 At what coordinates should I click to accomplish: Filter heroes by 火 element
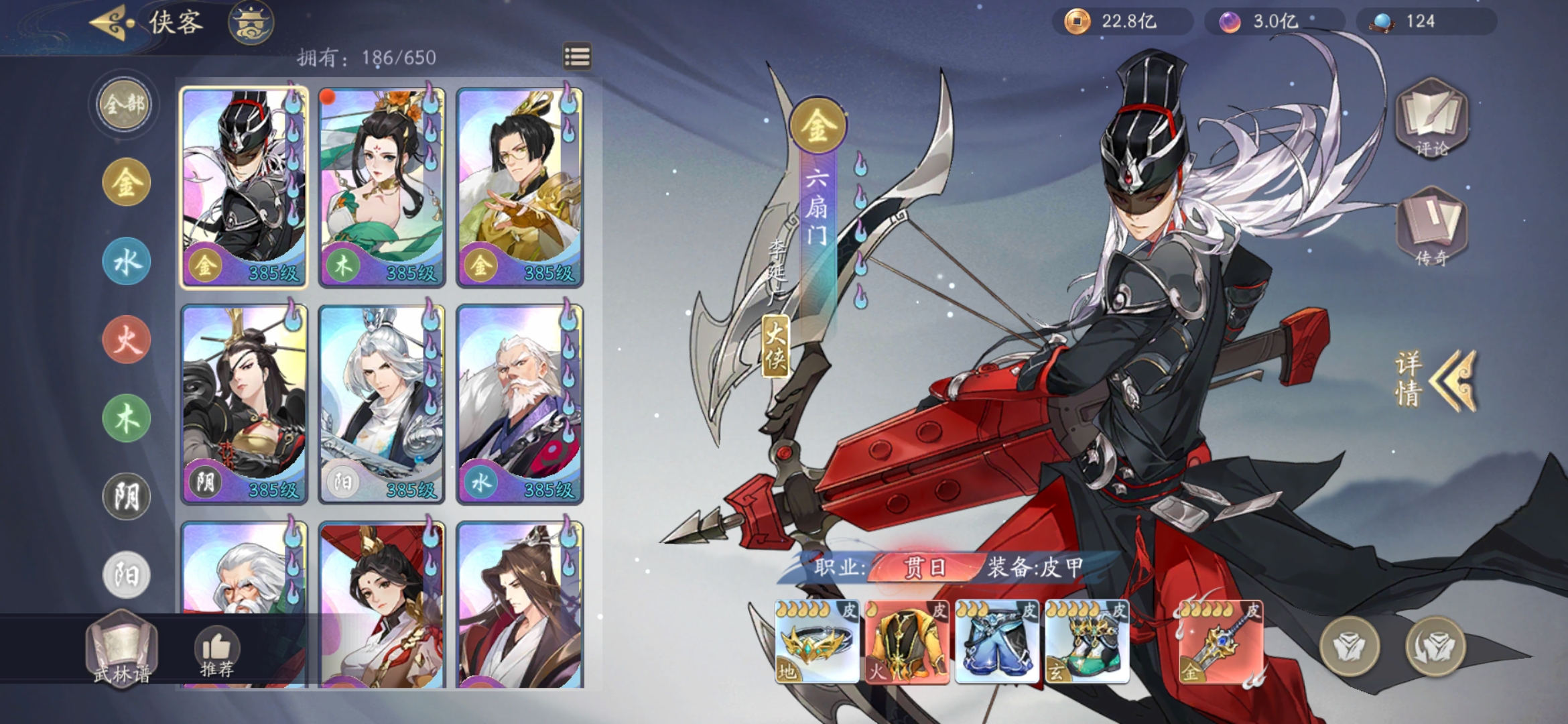coord(126,340)
